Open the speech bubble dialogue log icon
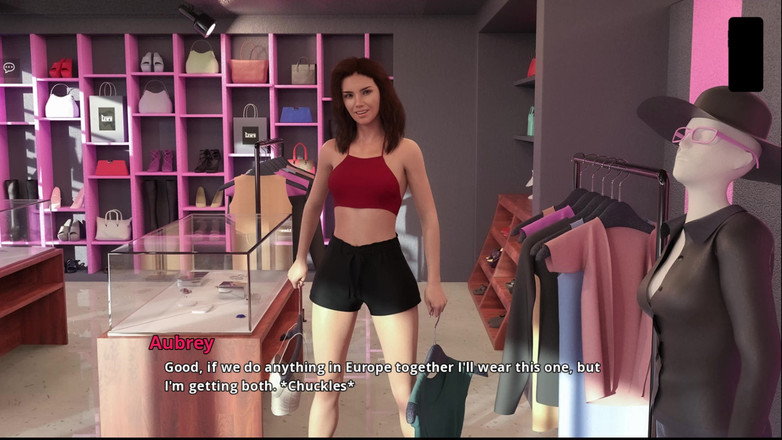 tap(9, 68)
